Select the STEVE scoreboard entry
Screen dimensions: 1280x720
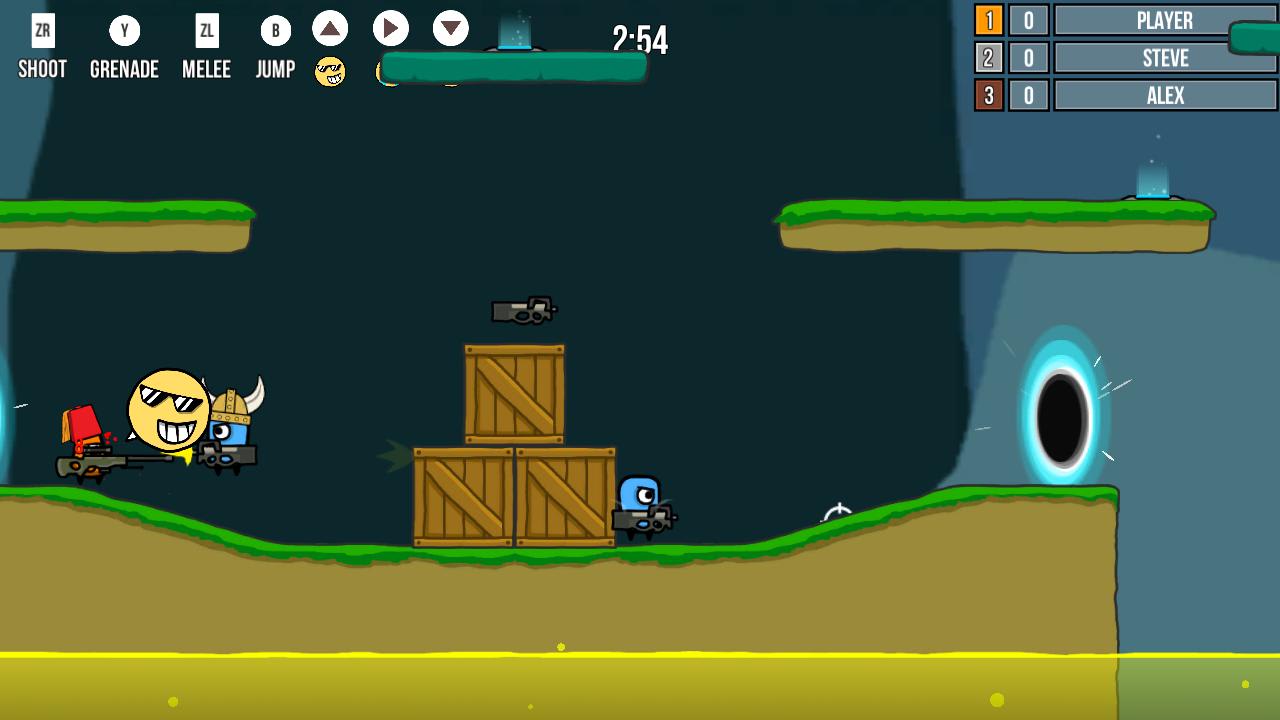(1165, 58)
